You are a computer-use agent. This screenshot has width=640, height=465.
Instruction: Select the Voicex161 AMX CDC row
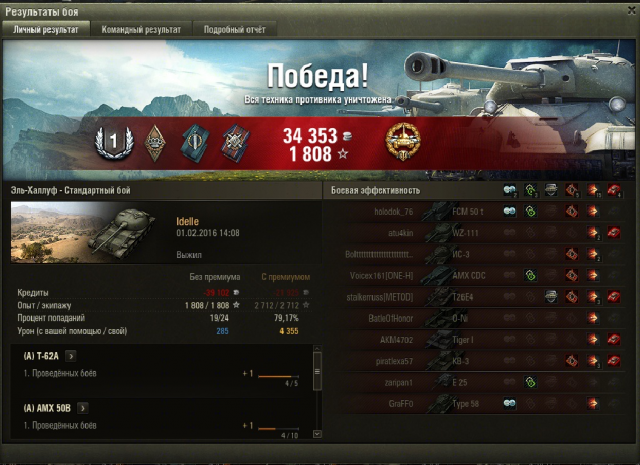tap(480, 275)
